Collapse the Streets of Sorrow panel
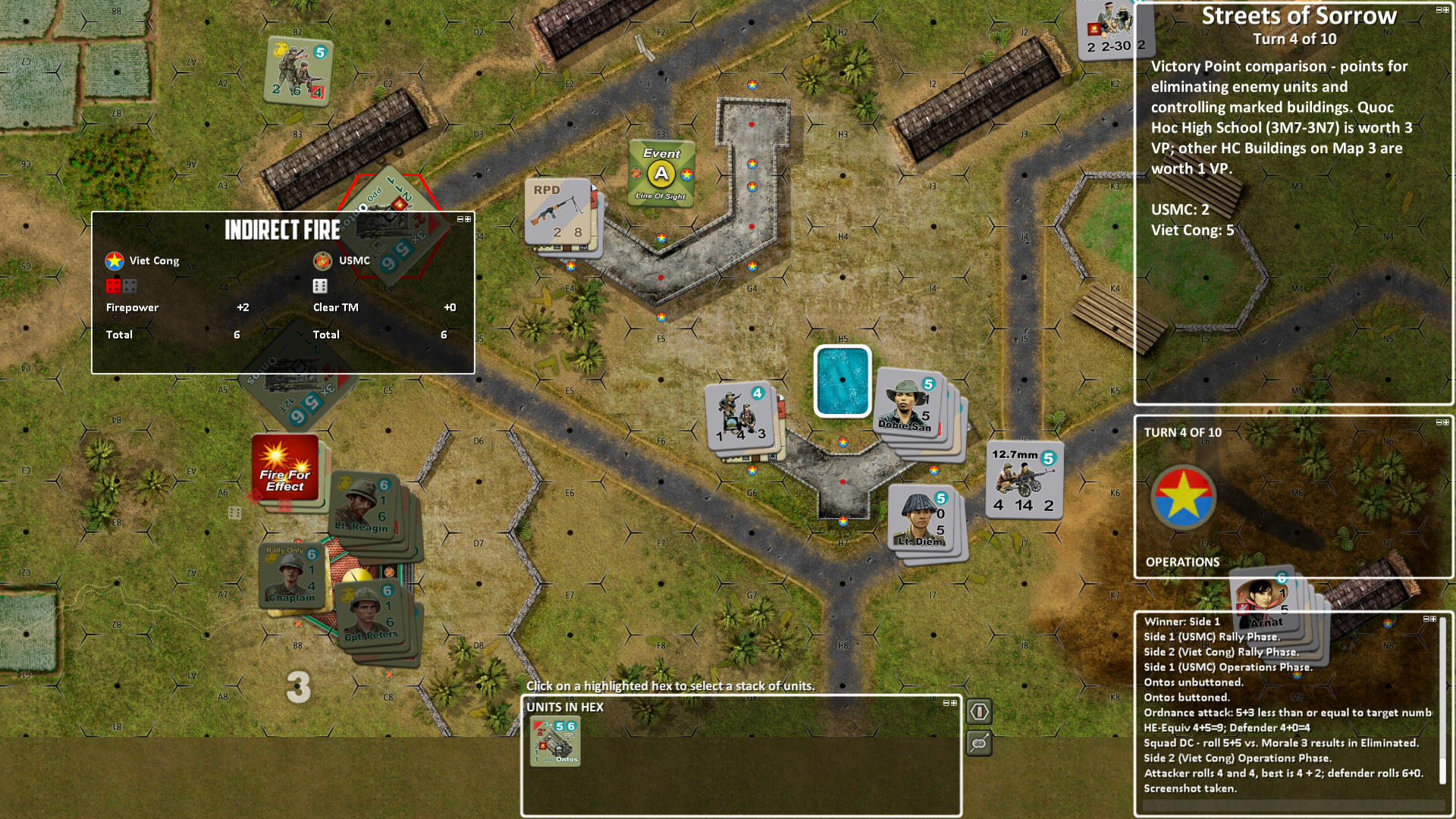1456x819 pixels. click(1438, 10)
